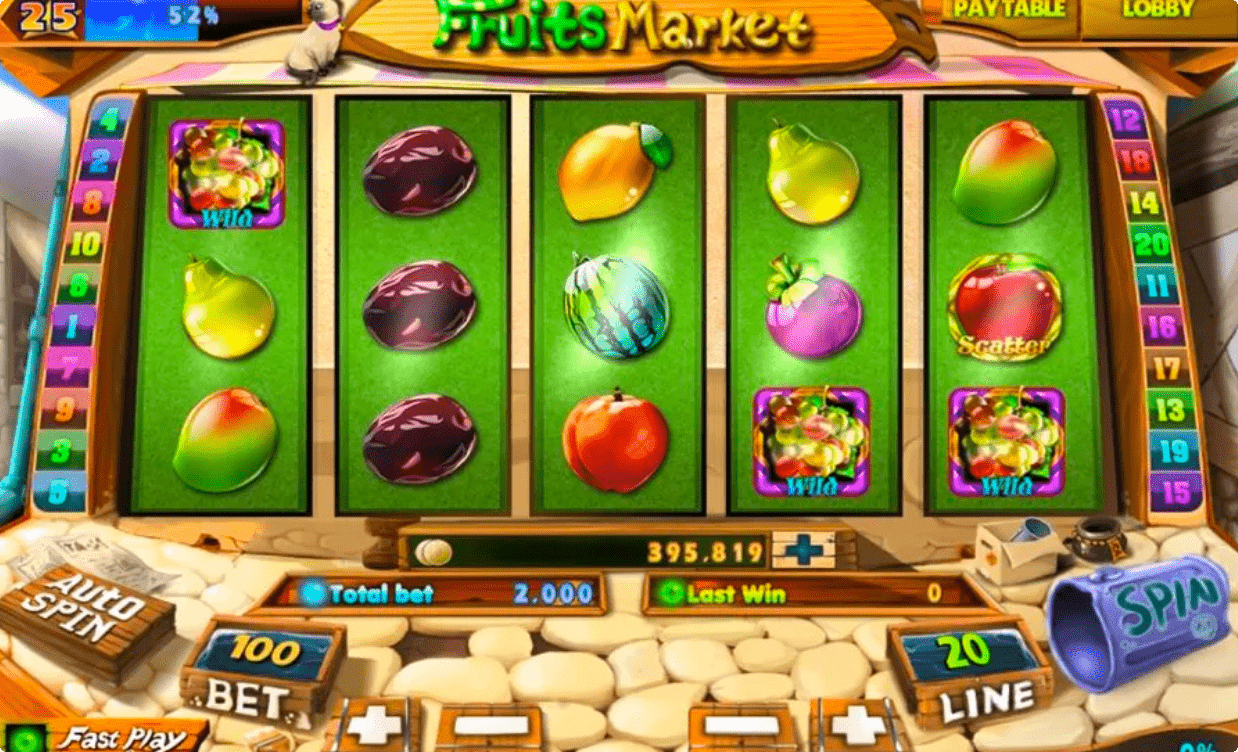
Task: Add more coins using the blue plus
Action: pyautogui.click(x=803, y=550)
